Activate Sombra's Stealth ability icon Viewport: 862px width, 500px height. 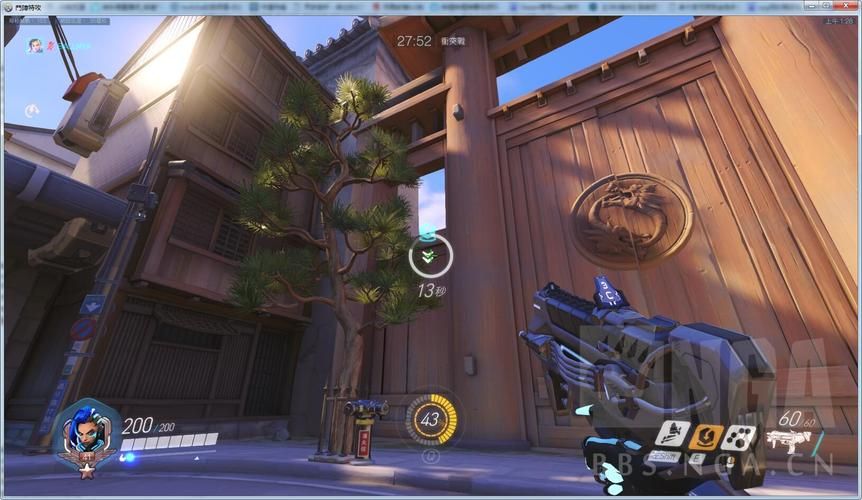[x=671, y=436]
